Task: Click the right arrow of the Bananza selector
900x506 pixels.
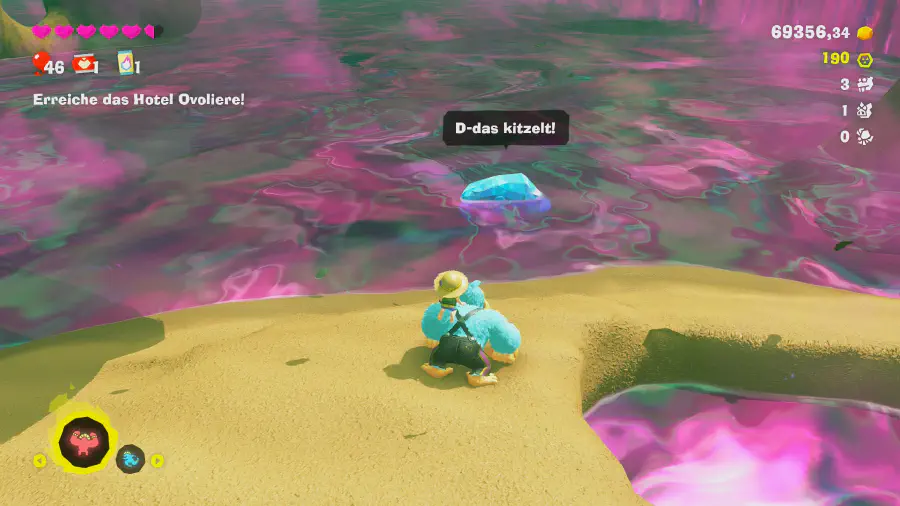Action: click(x=157, y=461)
